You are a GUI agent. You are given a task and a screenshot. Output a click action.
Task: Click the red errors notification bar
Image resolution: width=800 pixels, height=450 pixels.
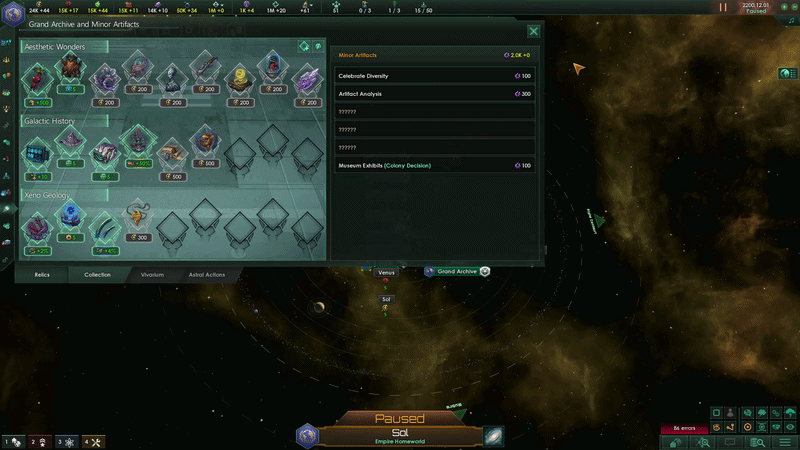[x=684, y=429]
